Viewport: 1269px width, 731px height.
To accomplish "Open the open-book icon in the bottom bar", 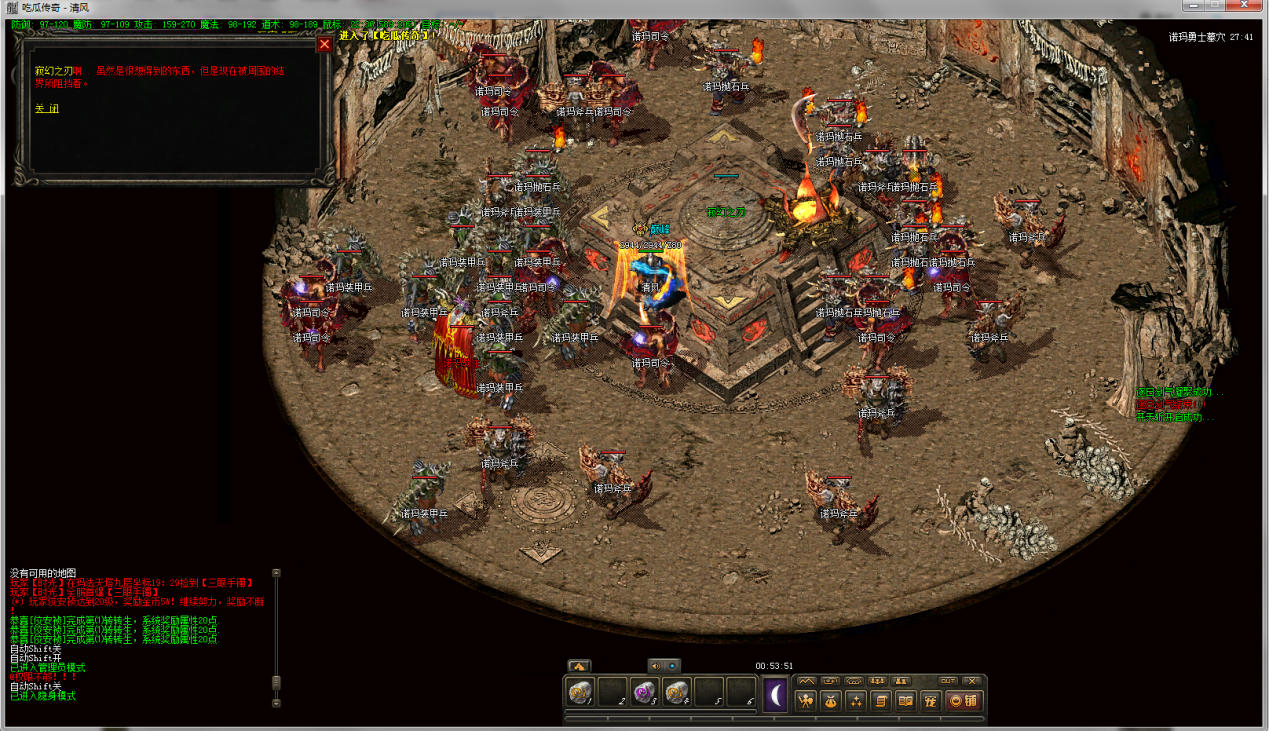I will (x=906, y=701).
